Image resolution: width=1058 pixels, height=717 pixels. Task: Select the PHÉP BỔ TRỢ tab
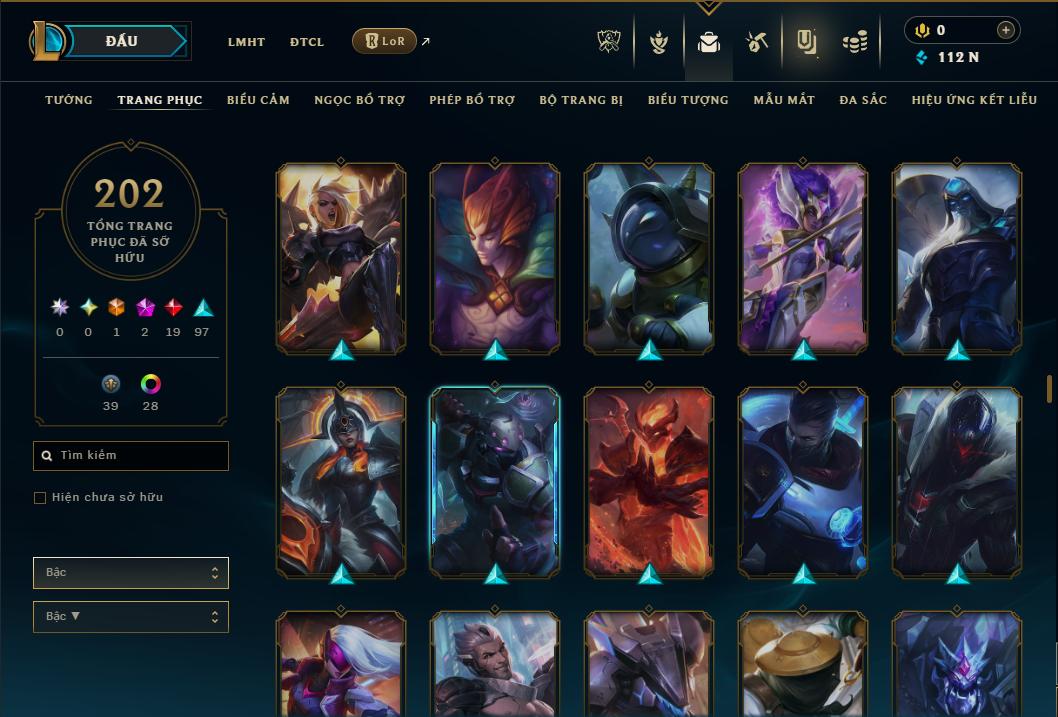click(x=472, y=100)
